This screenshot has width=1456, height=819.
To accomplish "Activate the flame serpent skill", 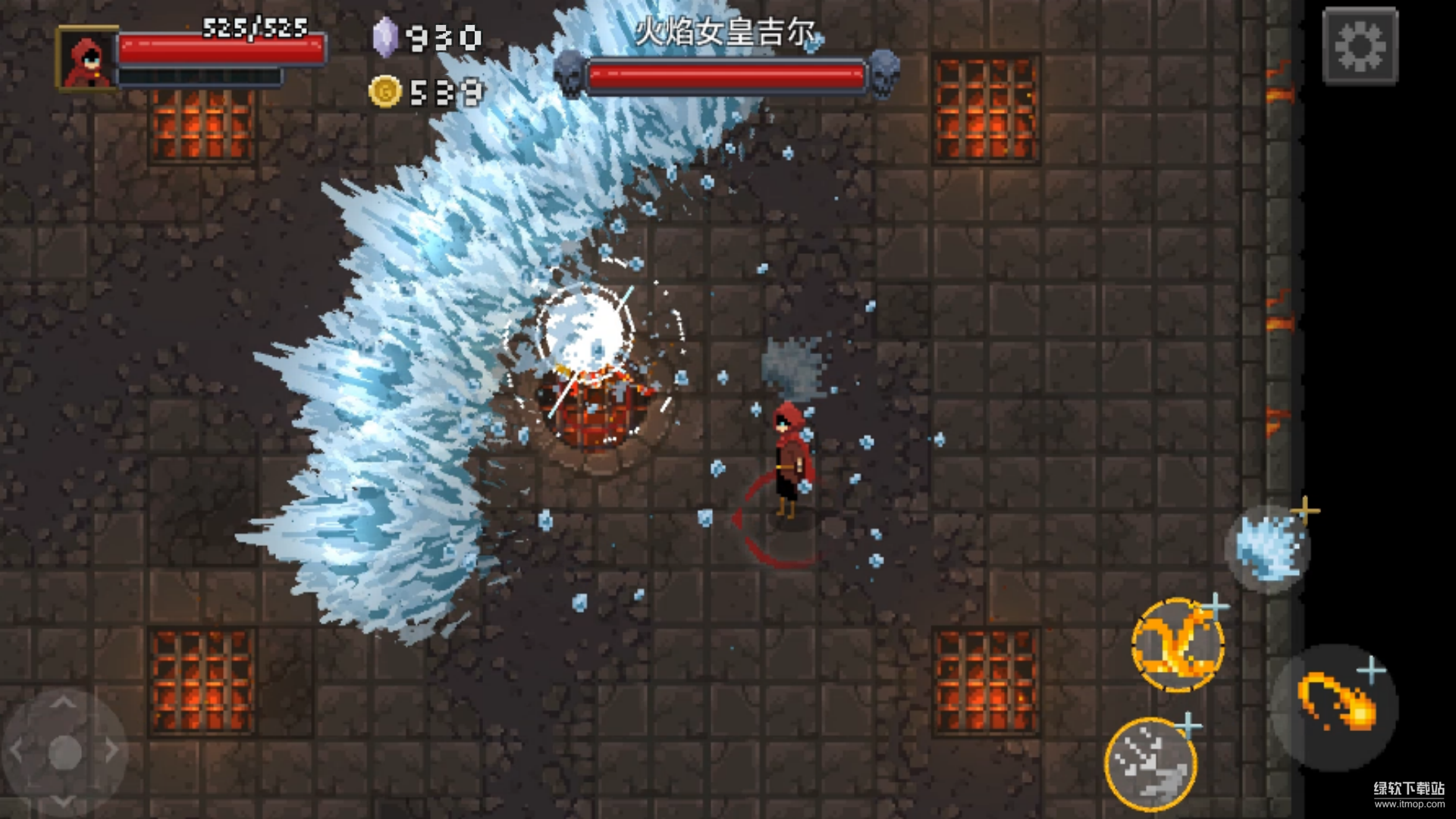I will 1177,645.
